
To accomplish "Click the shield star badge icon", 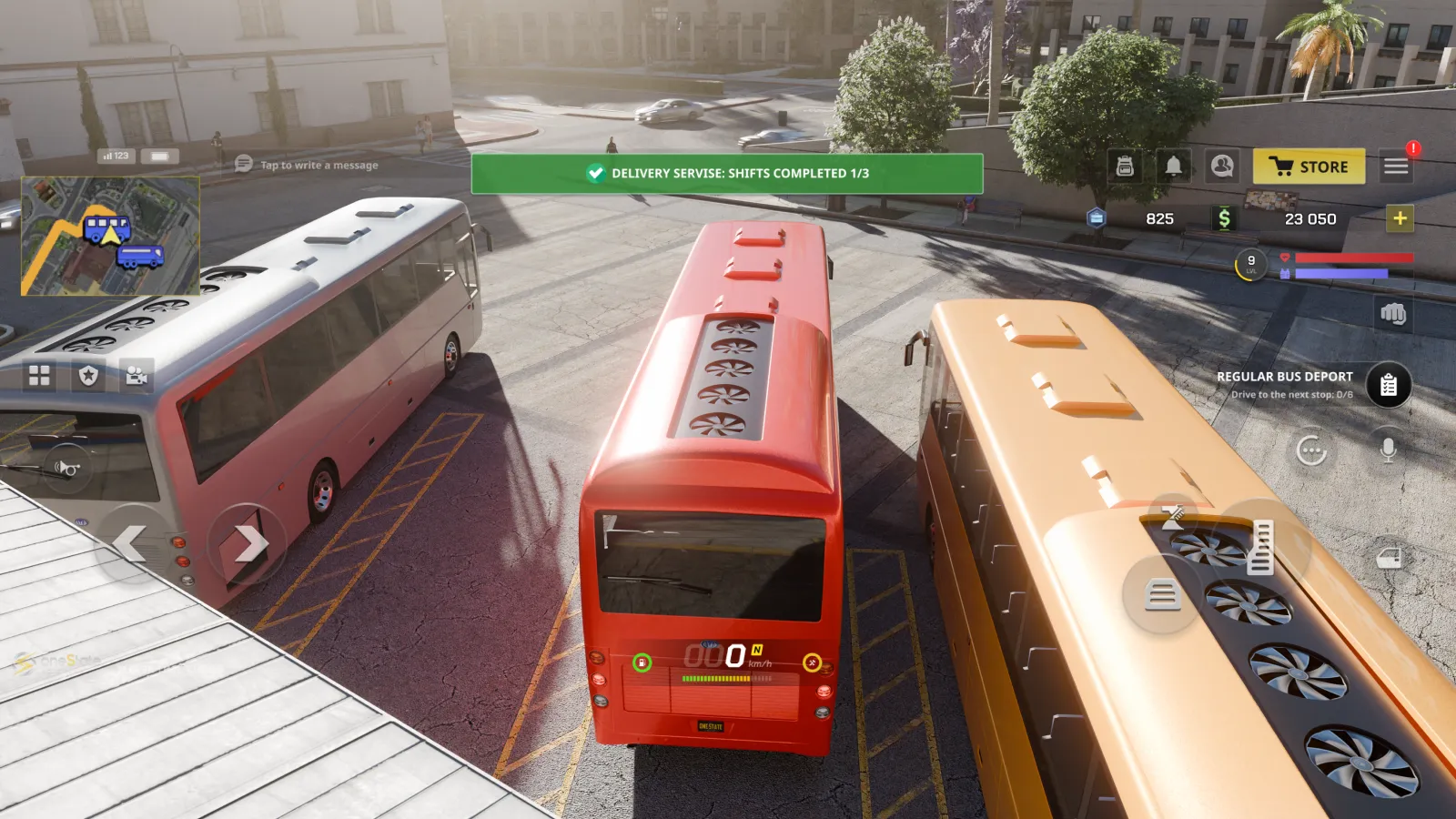I will click(88, 375).
